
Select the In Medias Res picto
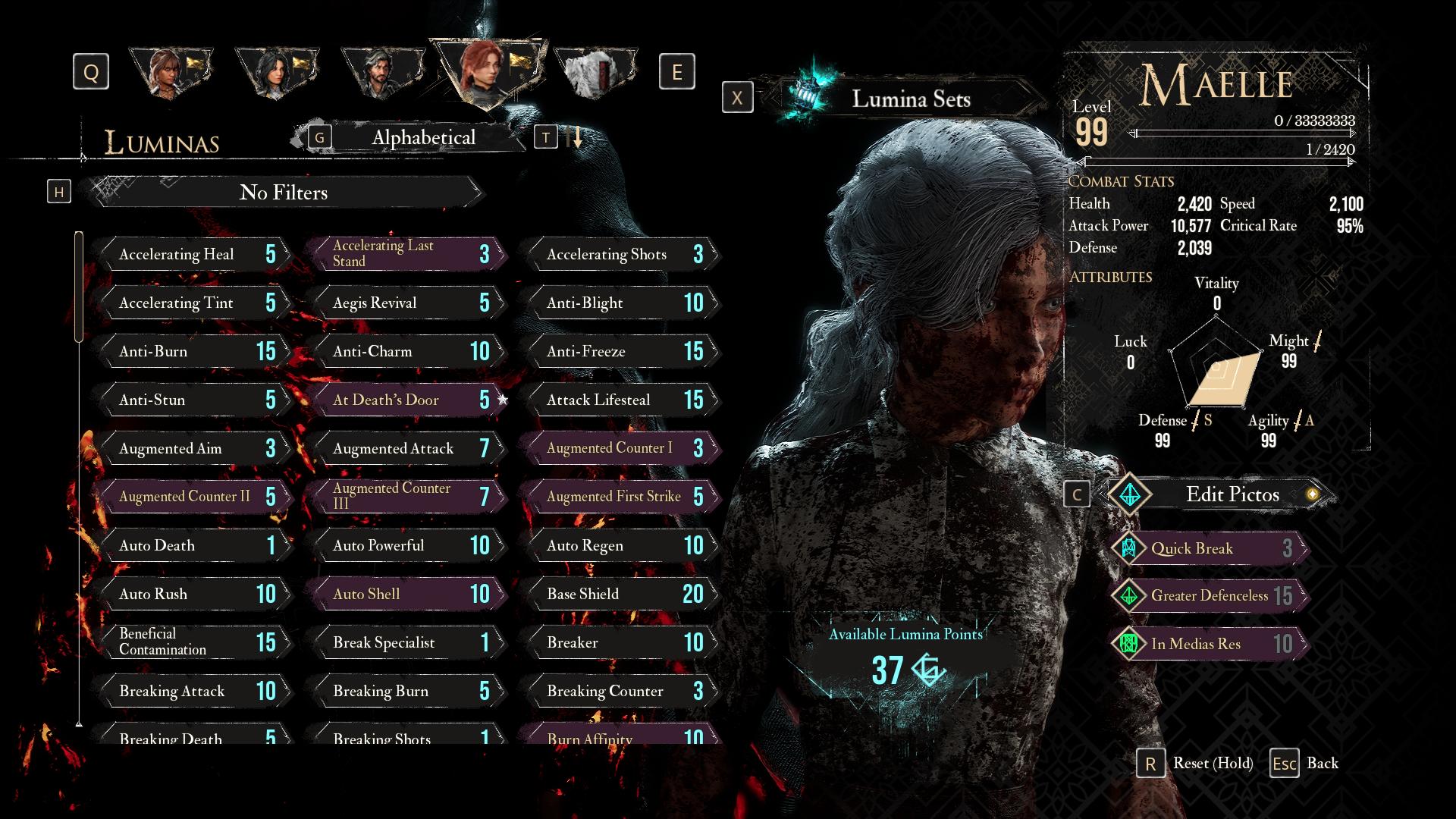1210,644
